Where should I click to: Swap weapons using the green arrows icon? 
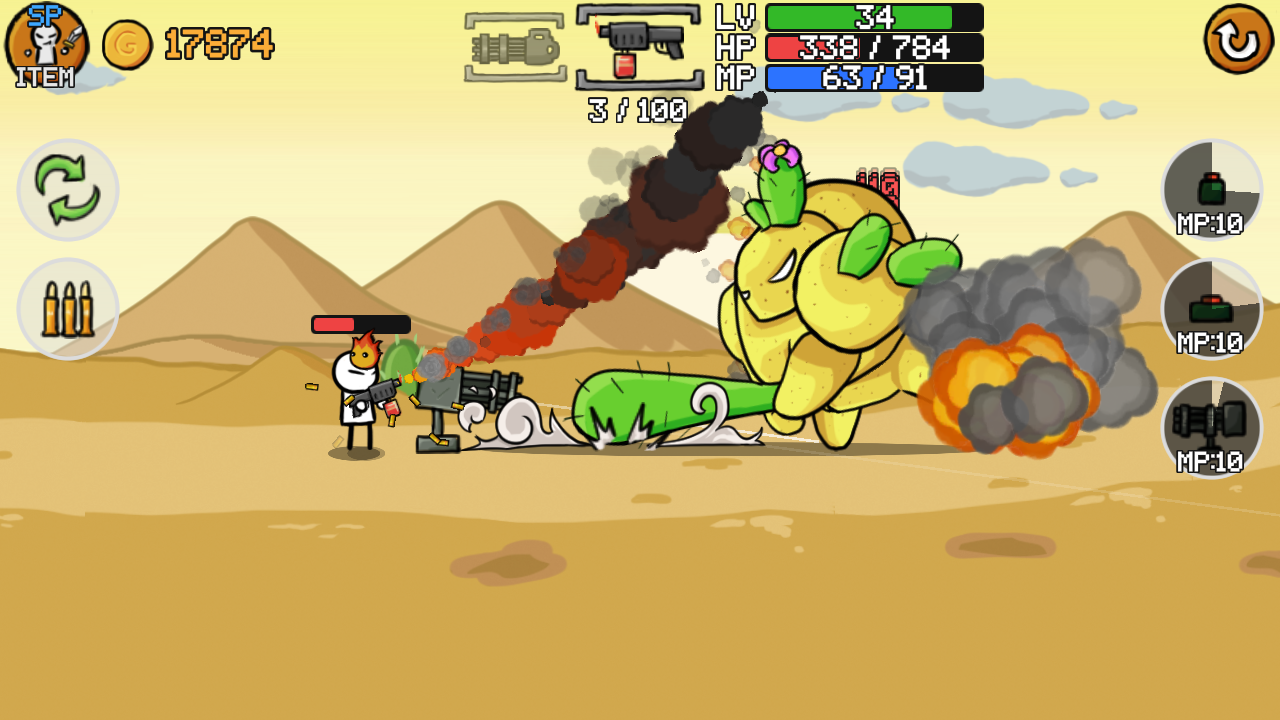pos(67,190)
